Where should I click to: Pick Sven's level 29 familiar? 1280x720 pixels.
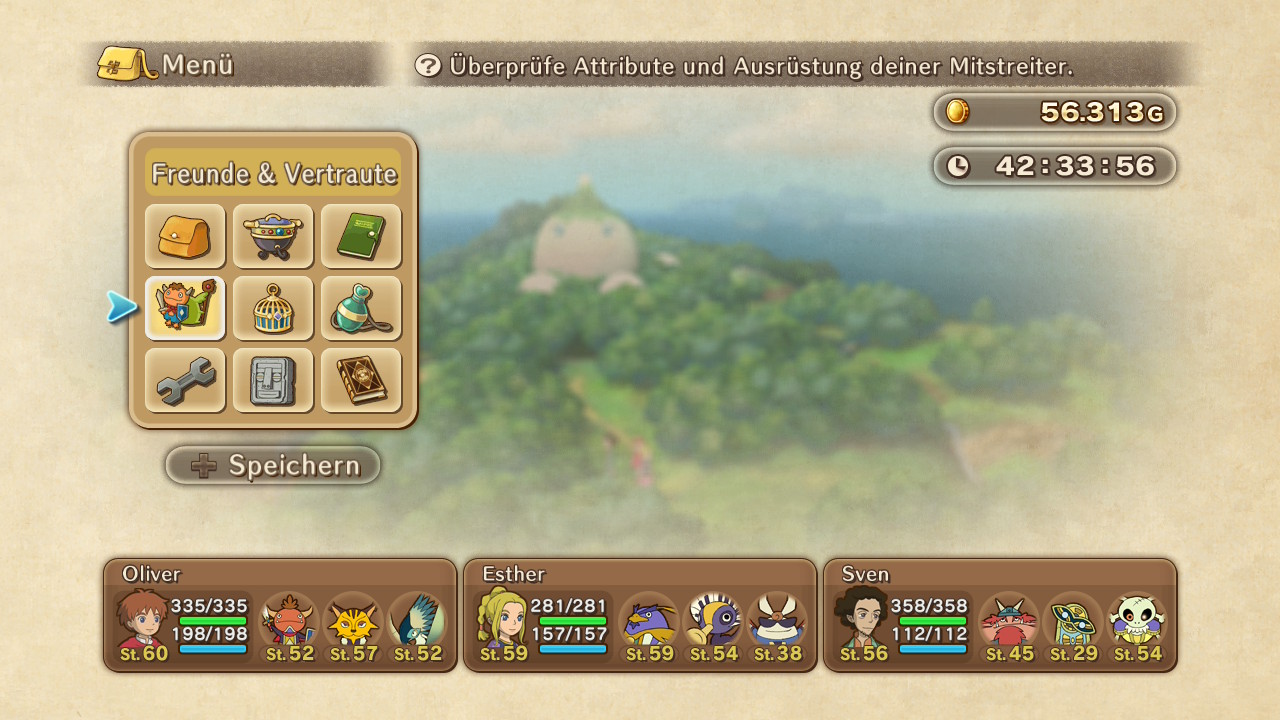tap(1073, 624)
